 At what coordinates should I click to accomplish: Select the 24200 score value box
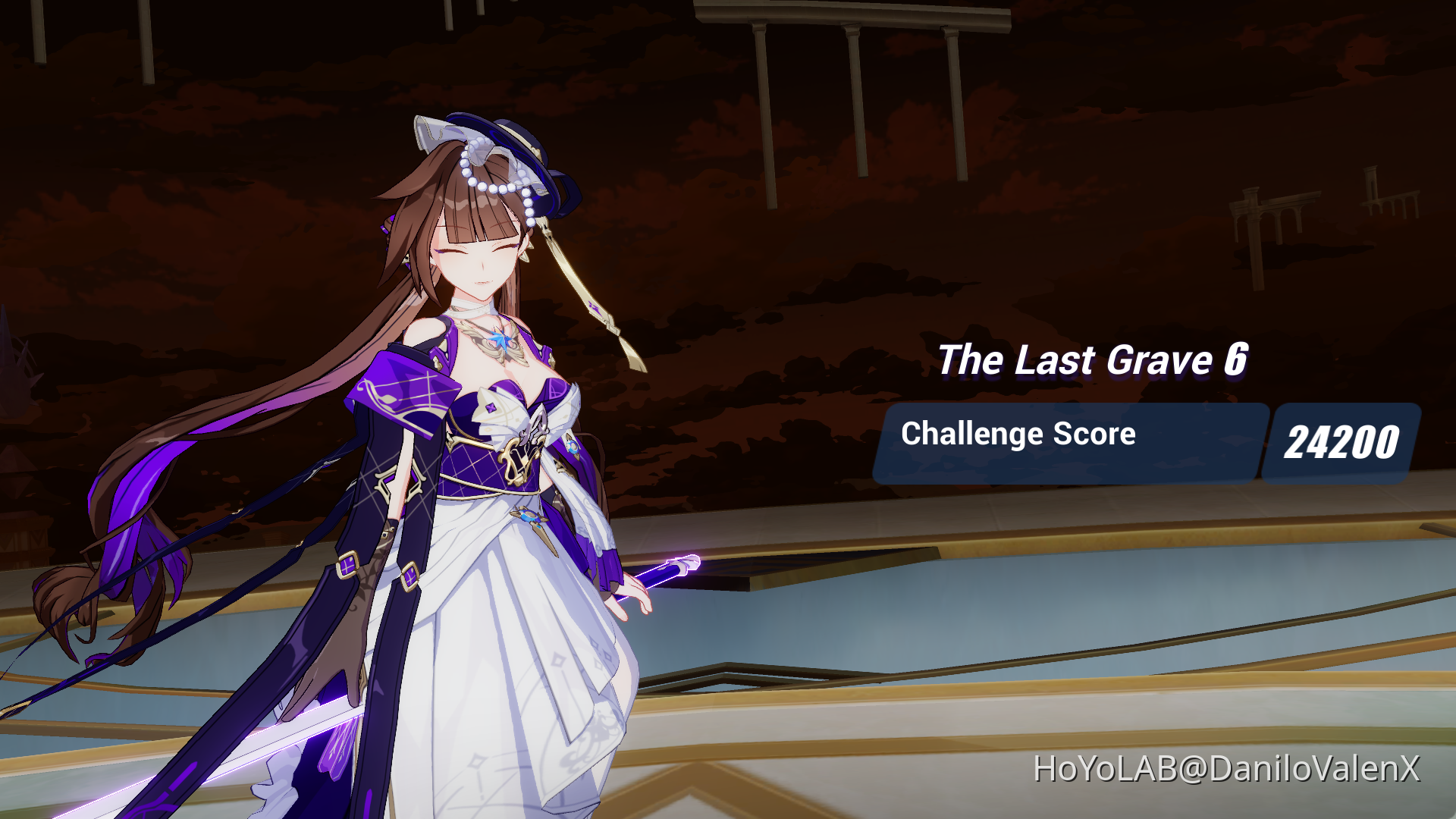point(1346,440)
